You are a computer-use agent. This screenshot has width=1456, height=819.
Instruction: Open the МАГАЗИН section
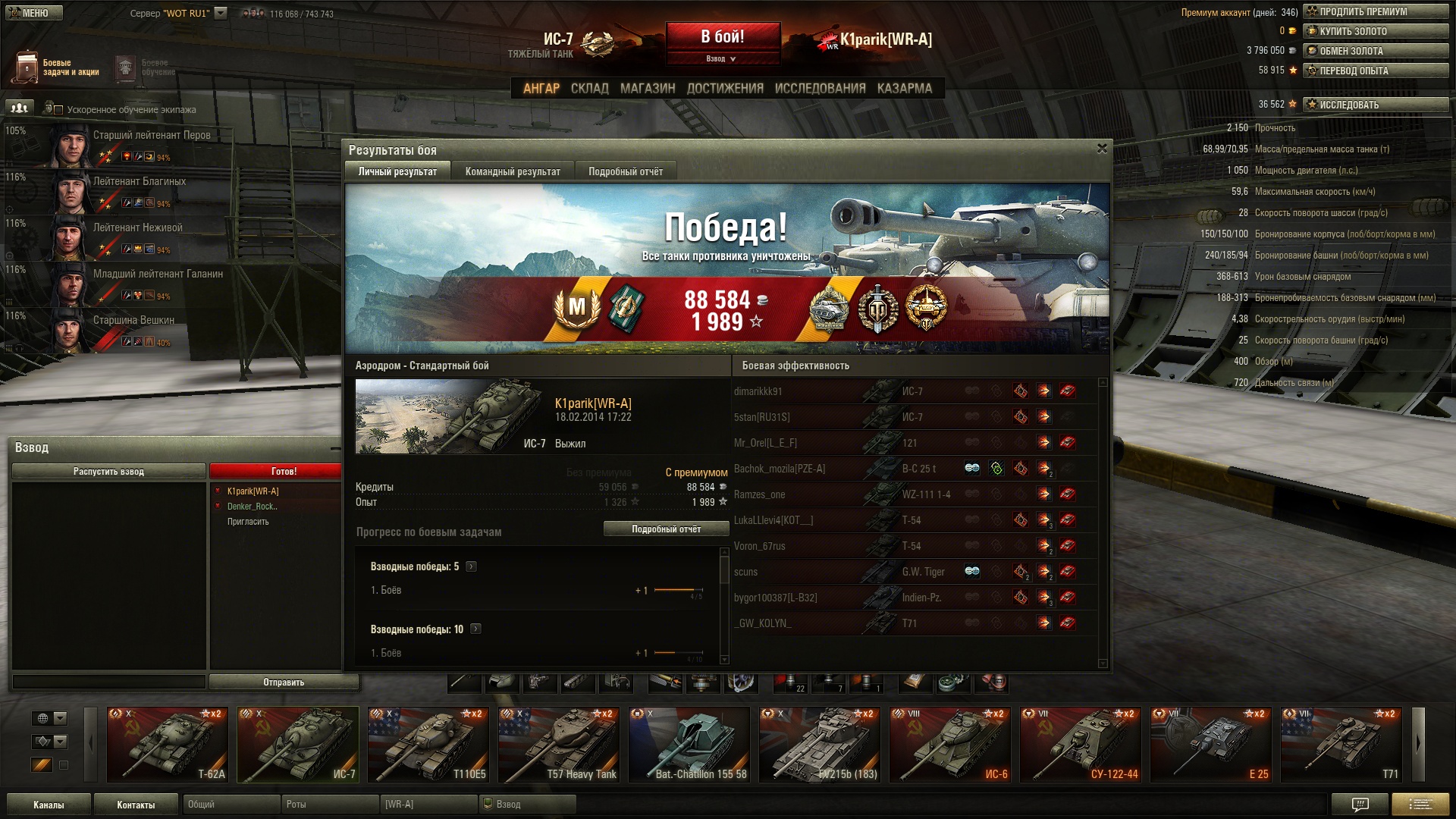tap(647, 89)
